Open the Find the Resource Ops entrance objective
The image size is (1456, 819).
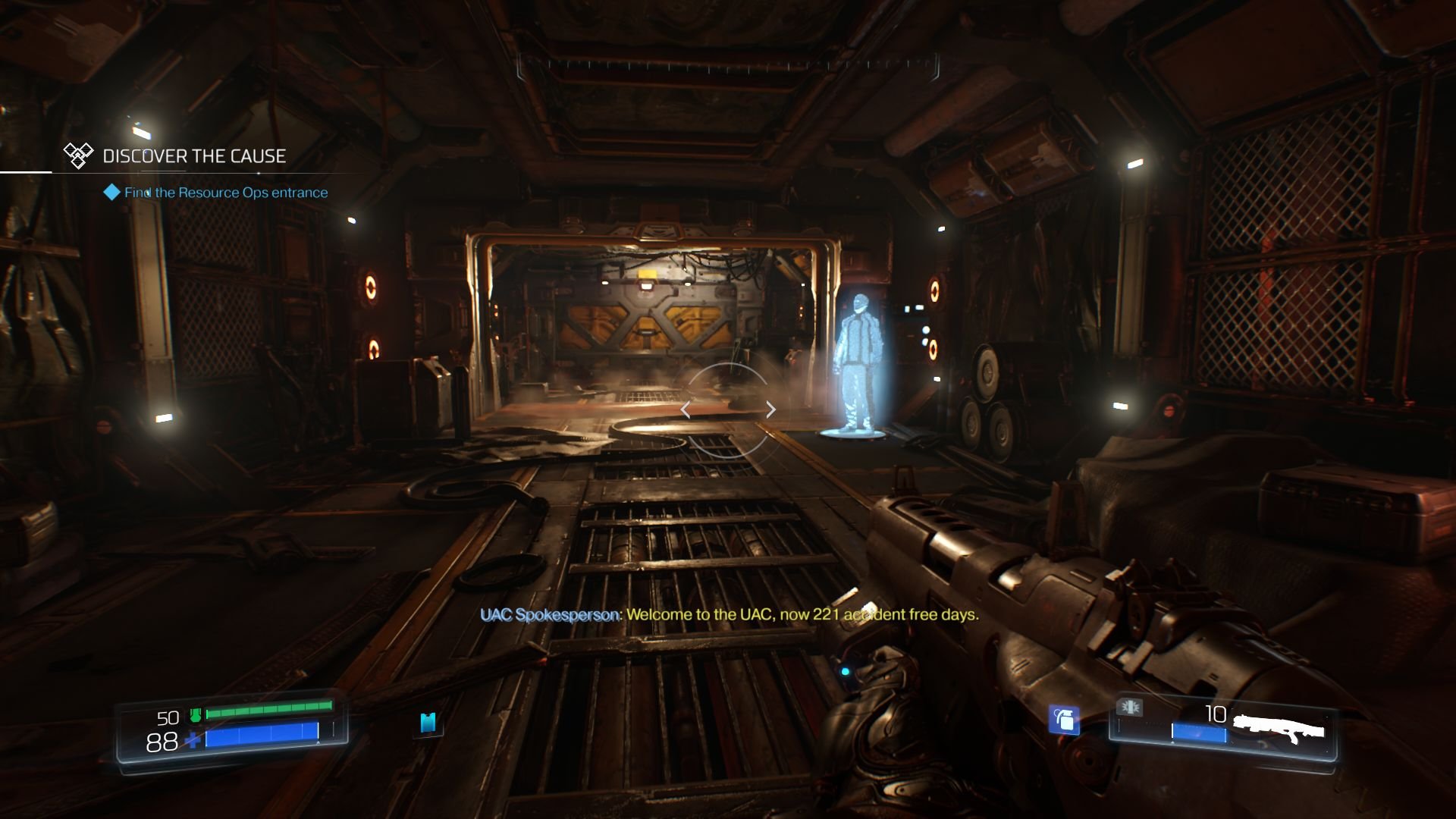pos(225,193)
